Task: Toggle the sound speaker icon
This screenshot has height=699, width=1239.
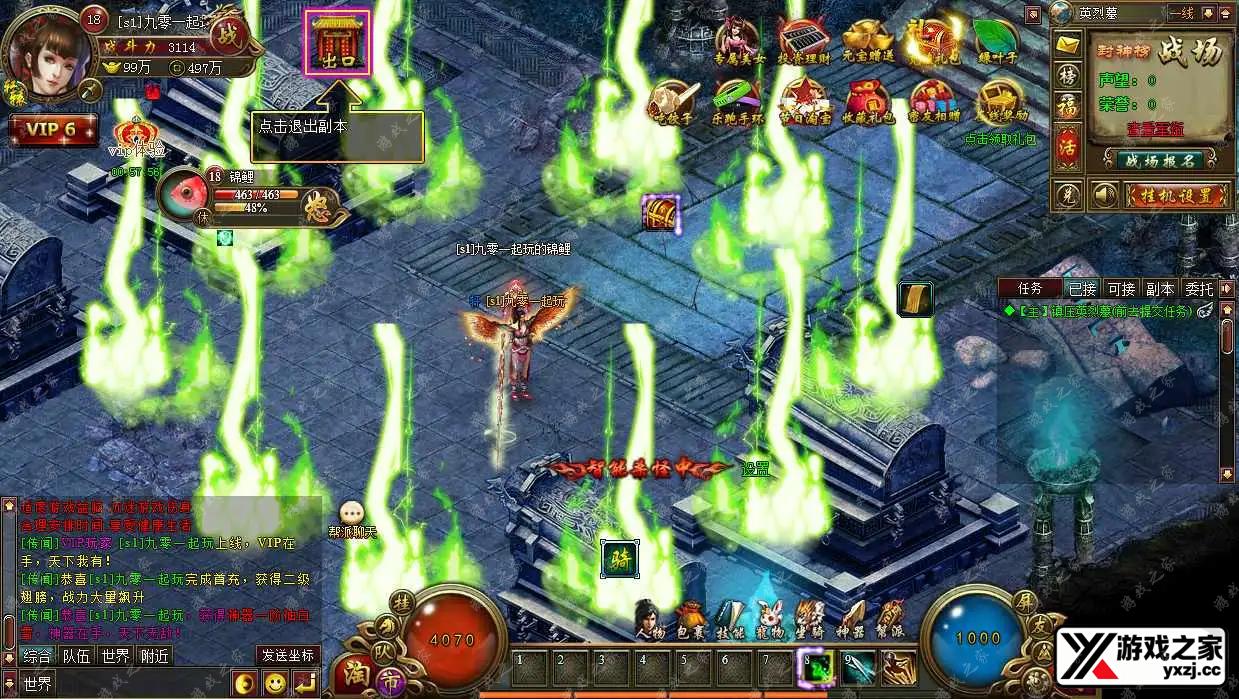Action: point(1103,195)
